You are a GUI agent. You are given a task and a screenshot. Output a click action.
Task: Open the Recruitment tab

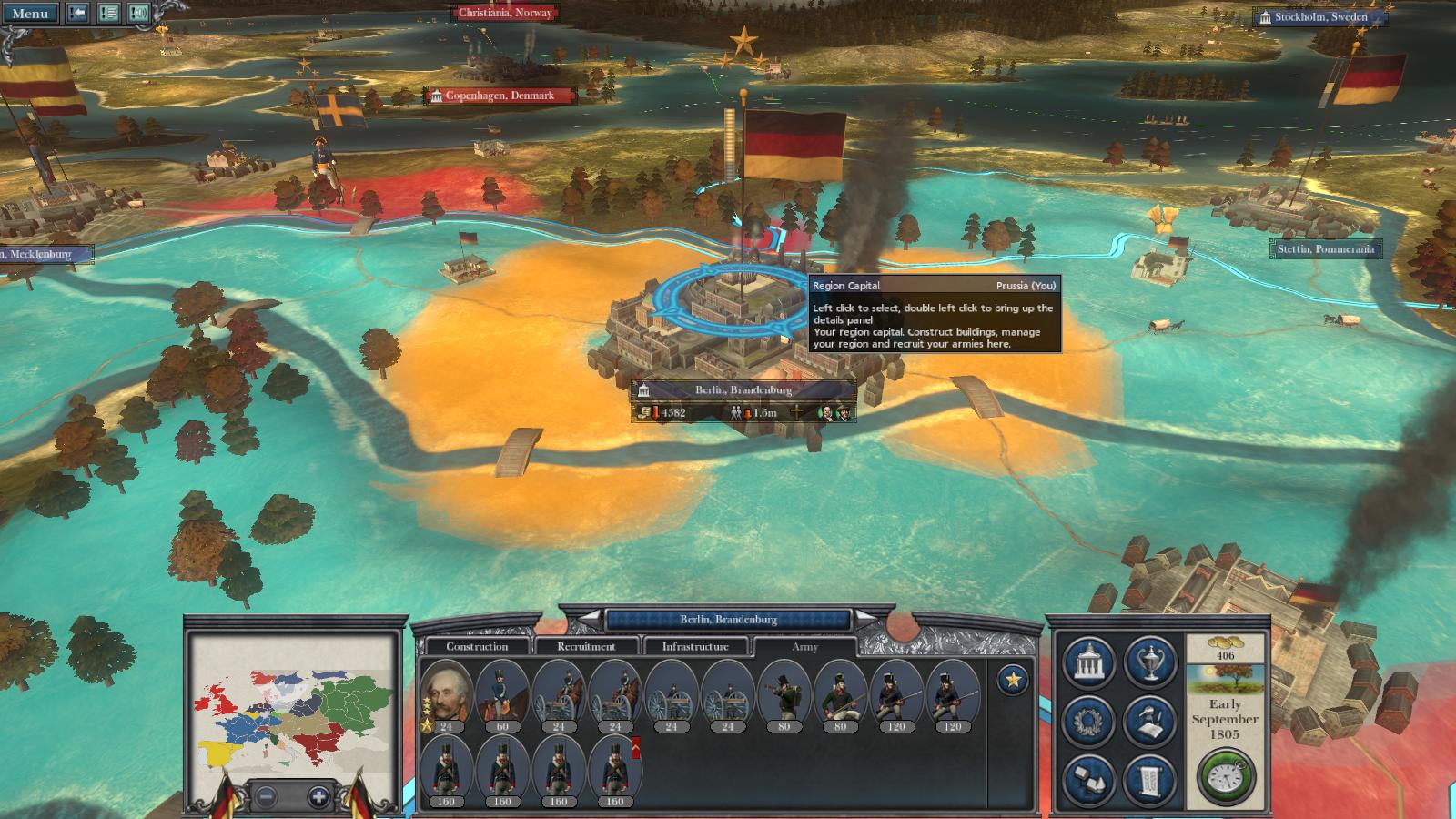[586, 647]
